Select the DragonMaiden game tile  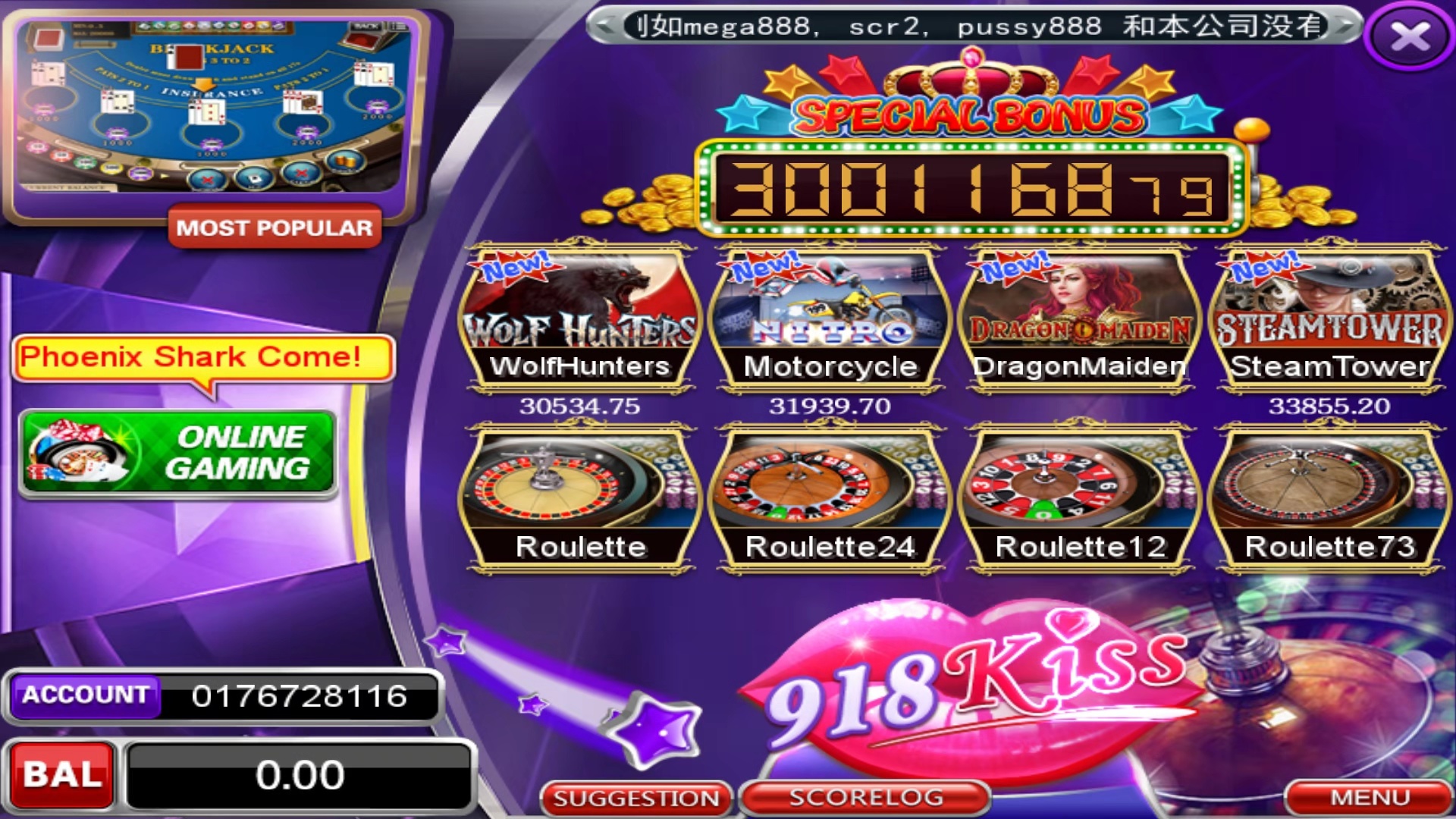[x=1081, y=318]
